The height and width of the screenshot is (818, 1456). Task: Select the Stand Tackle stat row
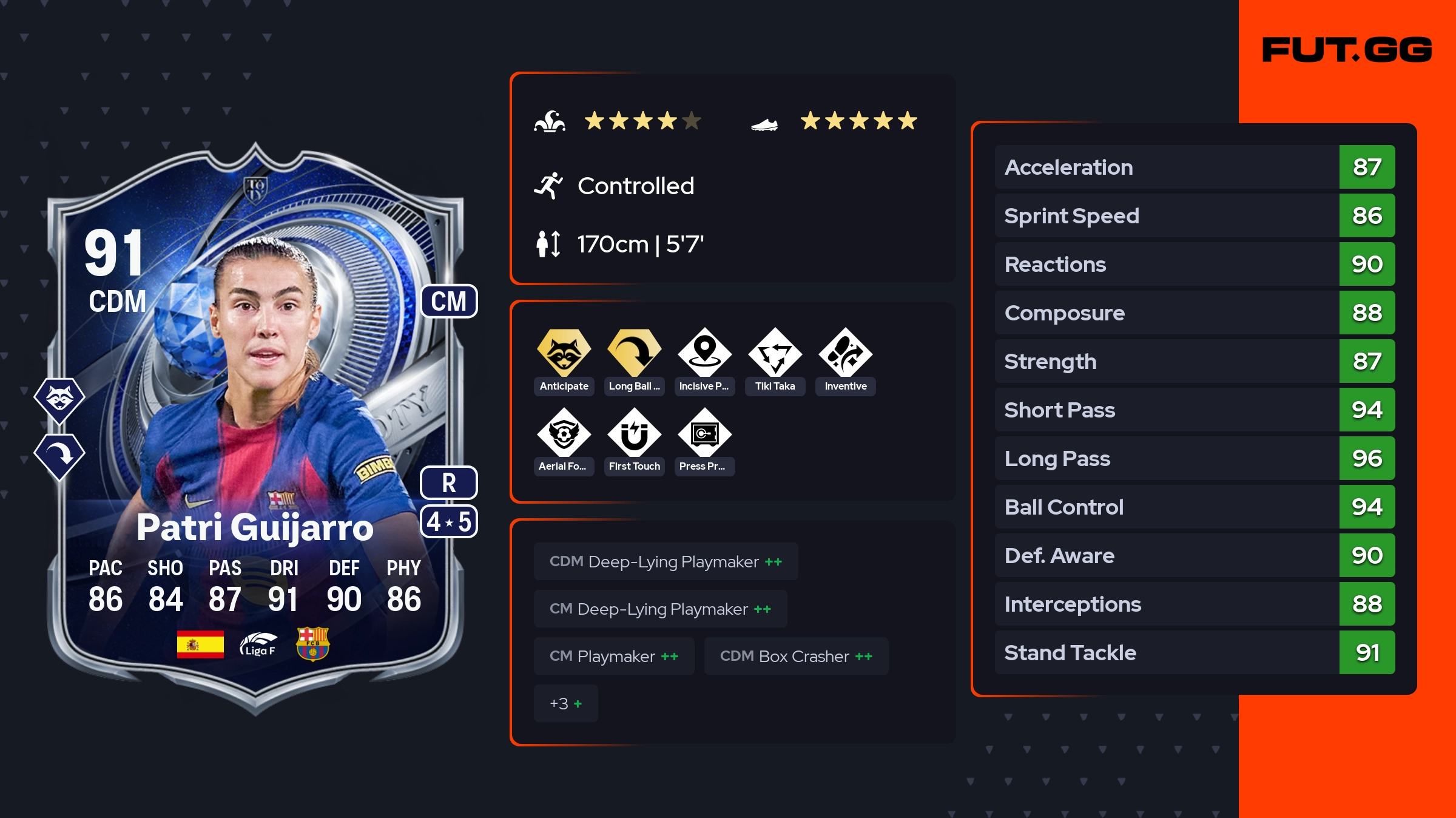tap(1194, 653)
